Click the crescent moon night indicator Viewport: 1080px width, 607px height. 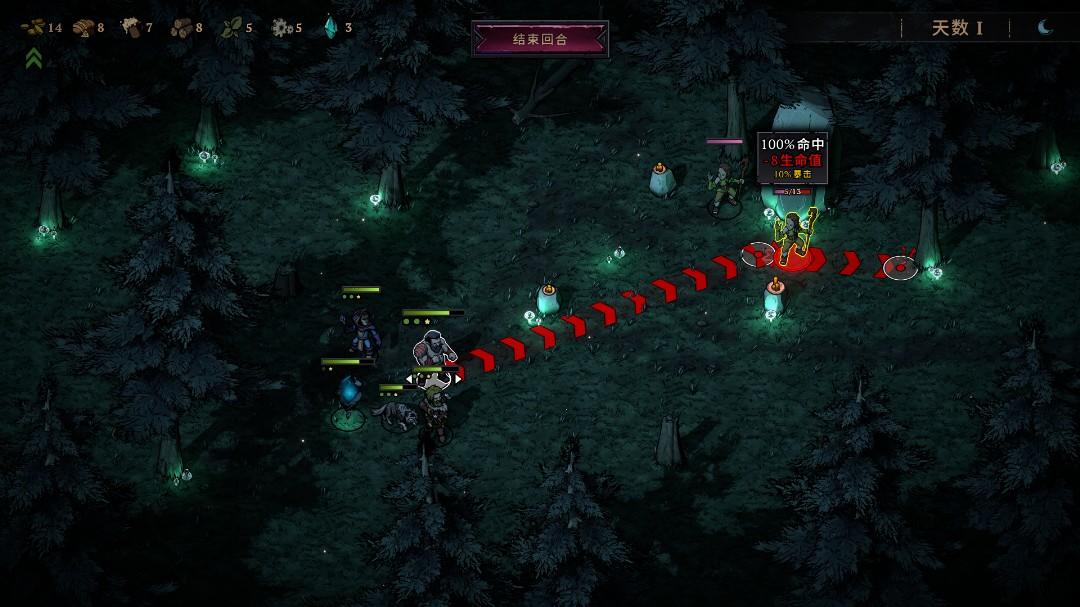[x=1045, y=27]
